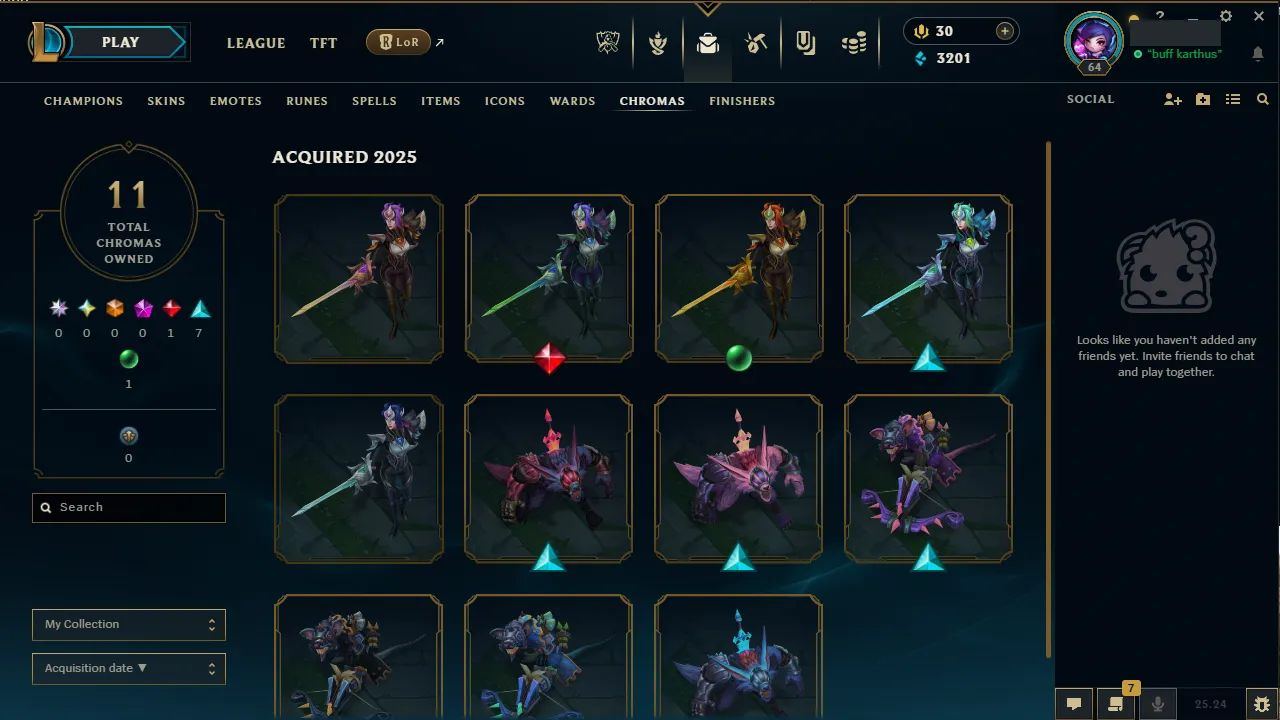The width and height of the screenshot is (1280, 720).
Task: Click the chroma search field
Action: coord(128,507)
